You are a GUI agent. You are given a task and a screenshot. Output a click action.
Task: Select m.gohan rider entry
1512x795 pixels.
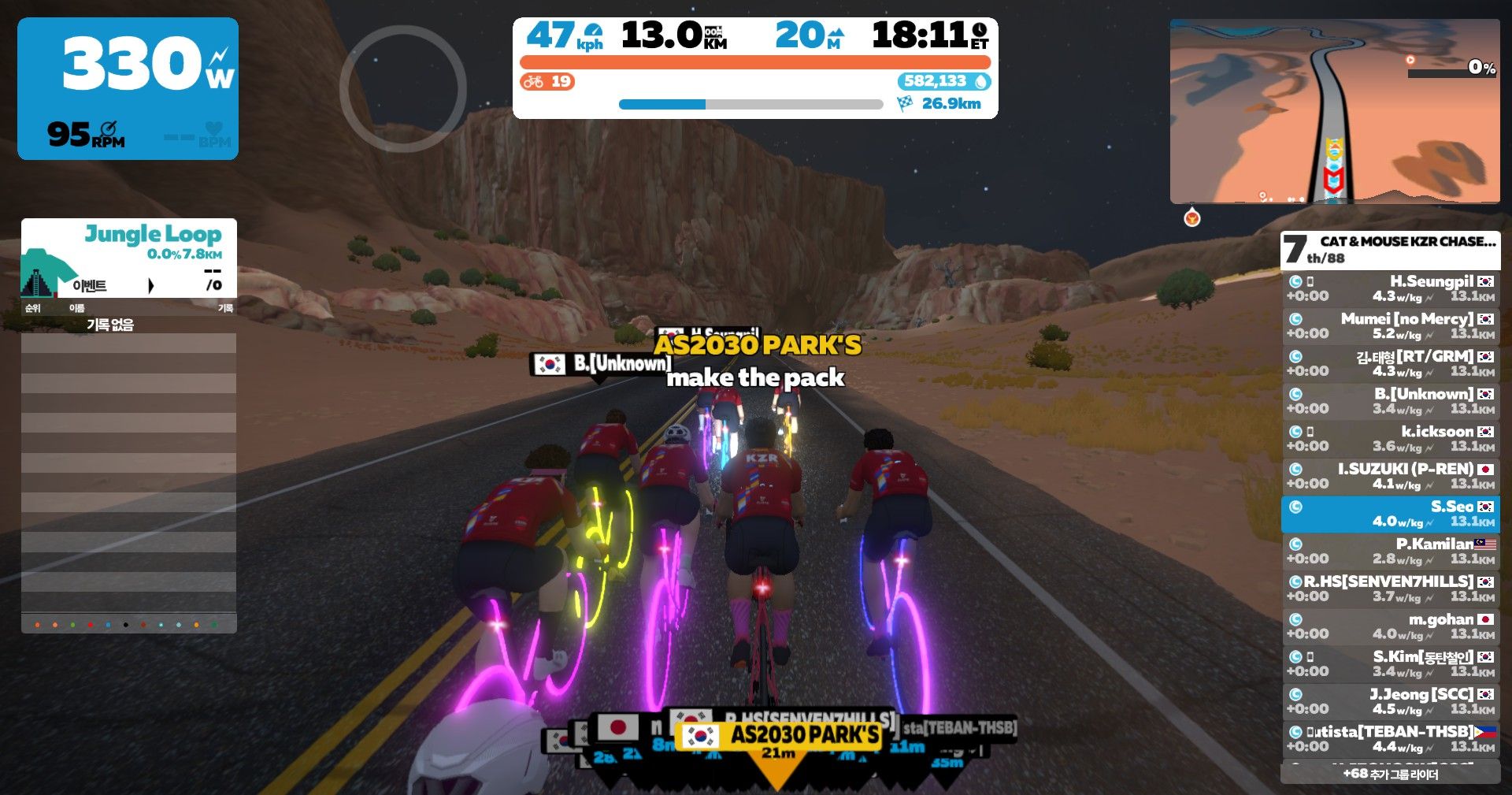[x=1390, y=626]
